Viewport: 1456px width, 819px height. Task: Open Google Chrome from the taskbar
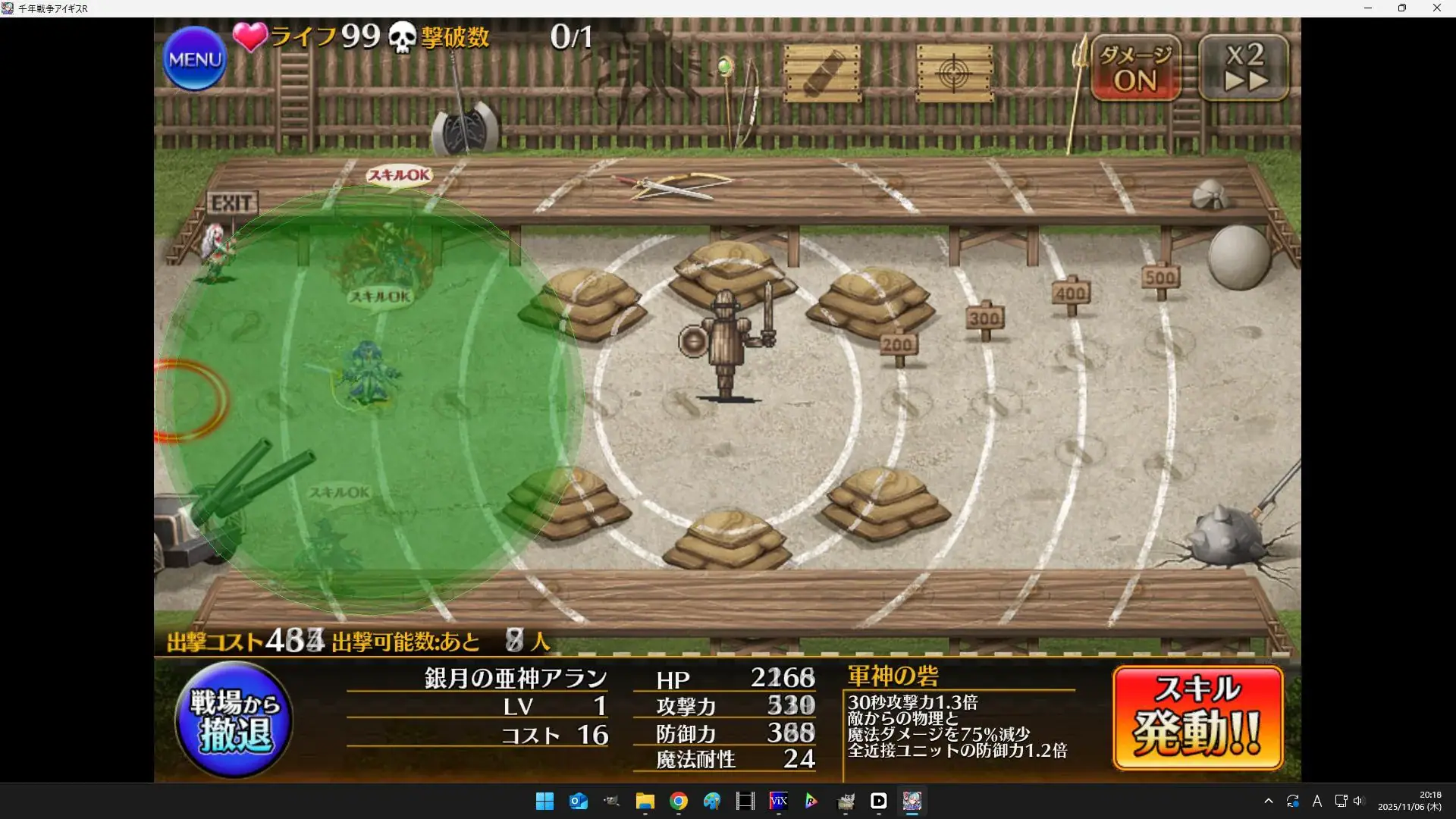677,802
